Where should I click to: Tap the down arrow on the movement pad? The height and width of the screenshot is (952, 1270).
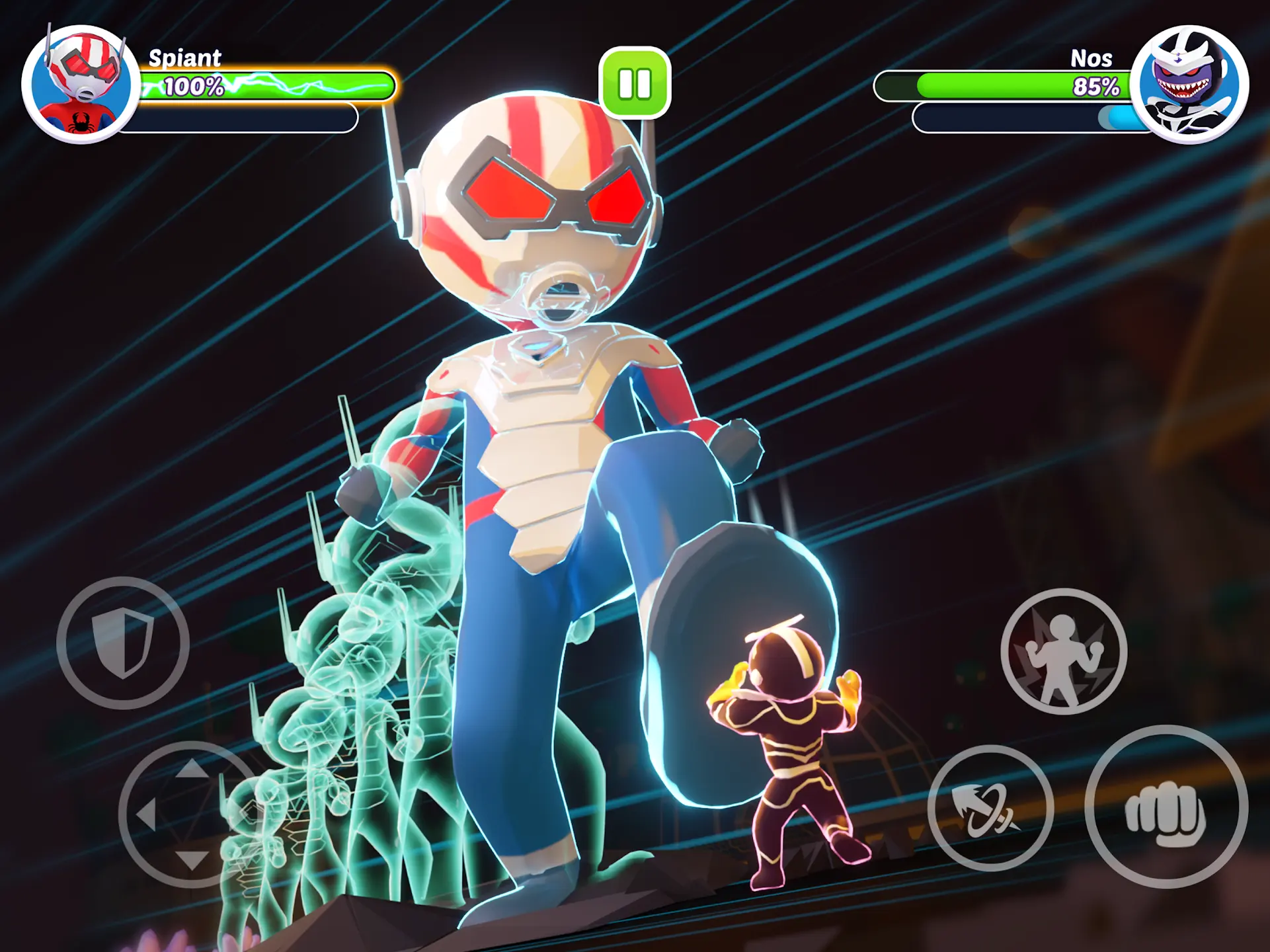(192, 859)
